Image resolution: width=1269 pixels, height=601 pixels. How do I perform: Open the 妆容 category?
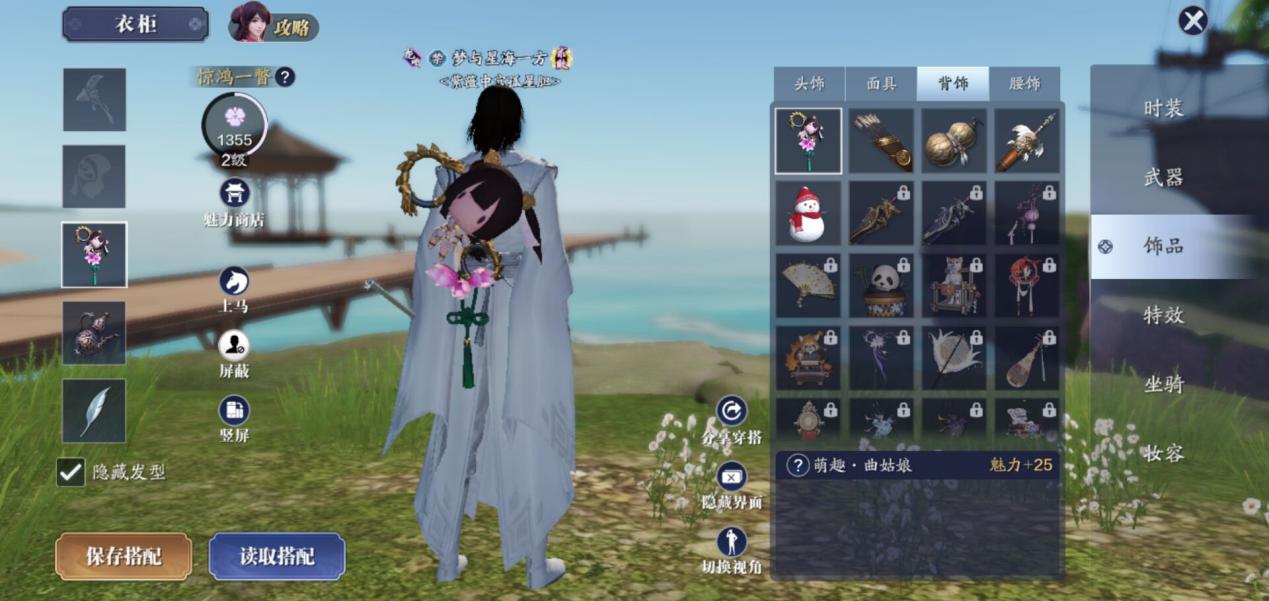pyautogui.click(x=1164, y=453)
